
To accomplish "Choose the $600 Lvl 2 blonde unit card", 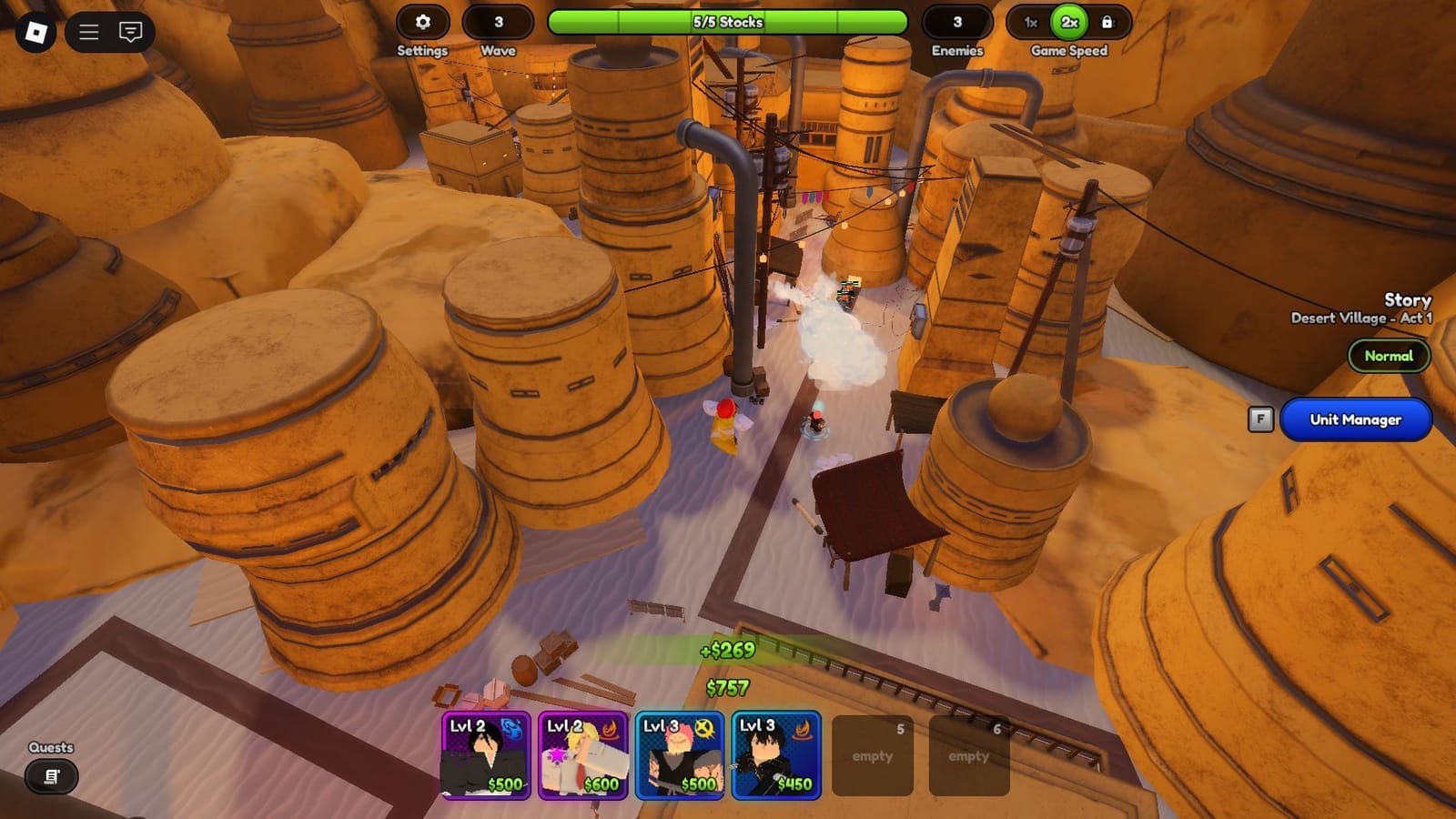I will [582, 755].
